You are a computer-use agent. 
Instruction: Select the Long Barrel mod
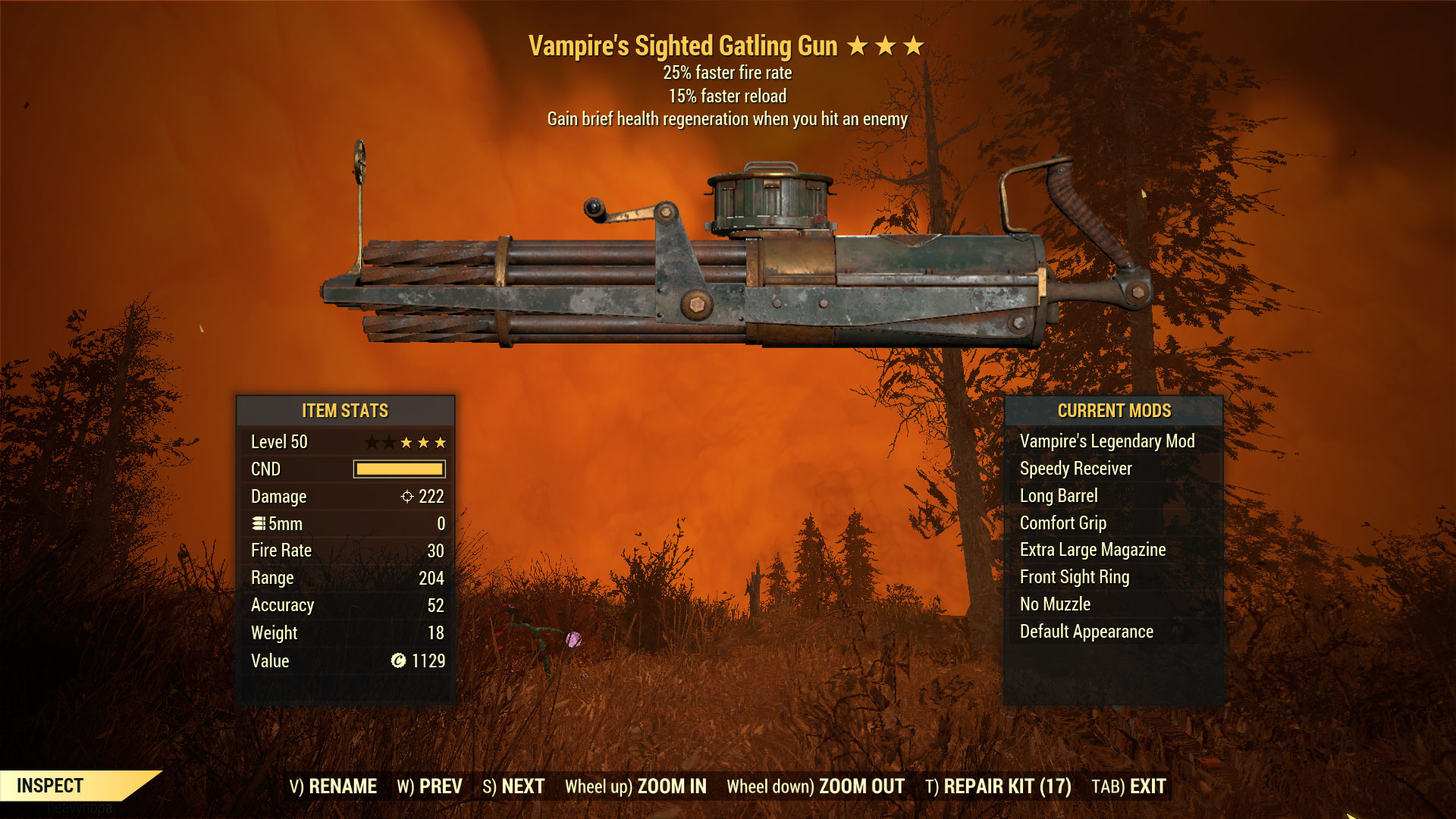pyautogui.click(x=1059, y=496)
